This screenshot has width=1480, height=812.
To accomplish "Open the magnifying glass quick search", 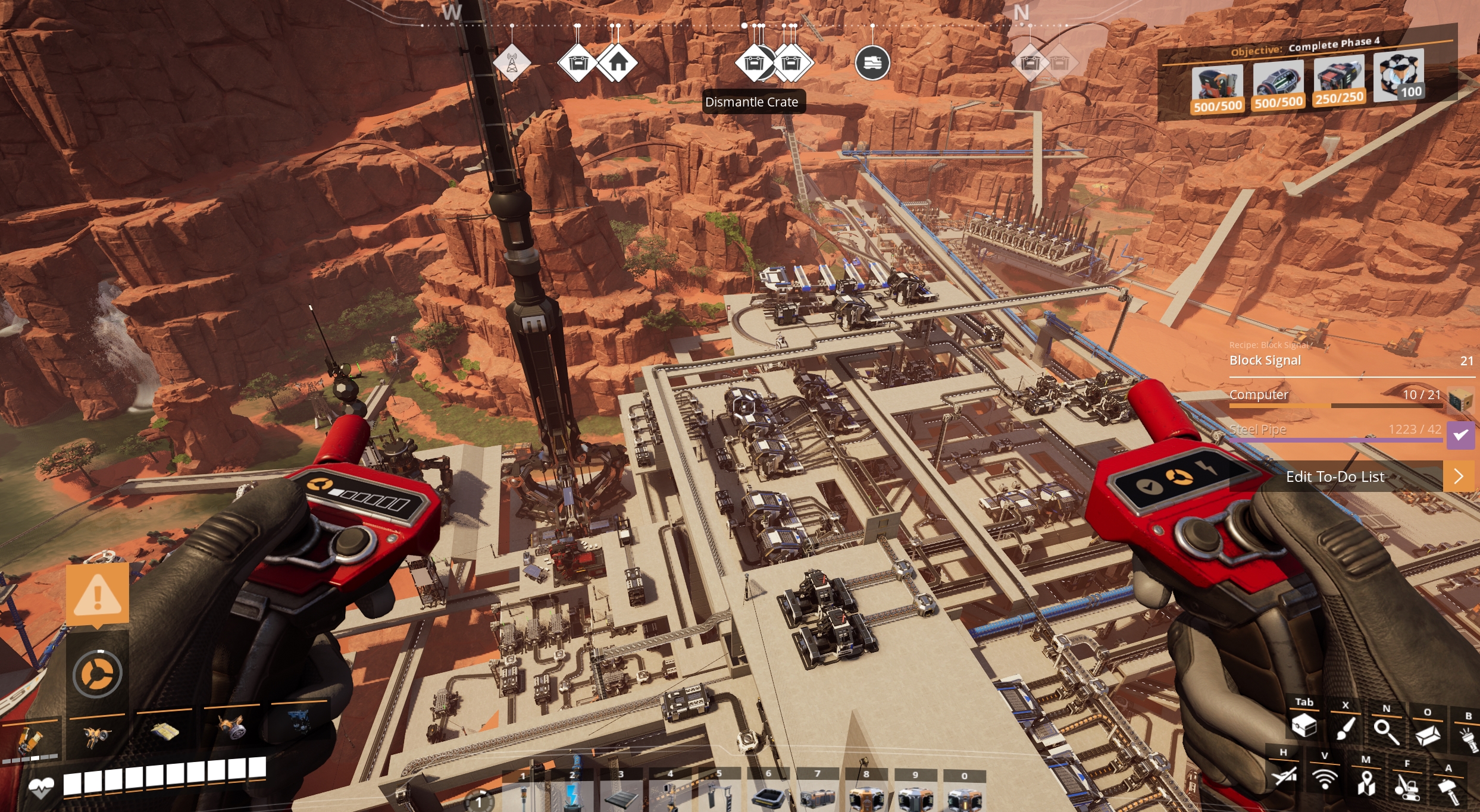I will (1385, 731).
